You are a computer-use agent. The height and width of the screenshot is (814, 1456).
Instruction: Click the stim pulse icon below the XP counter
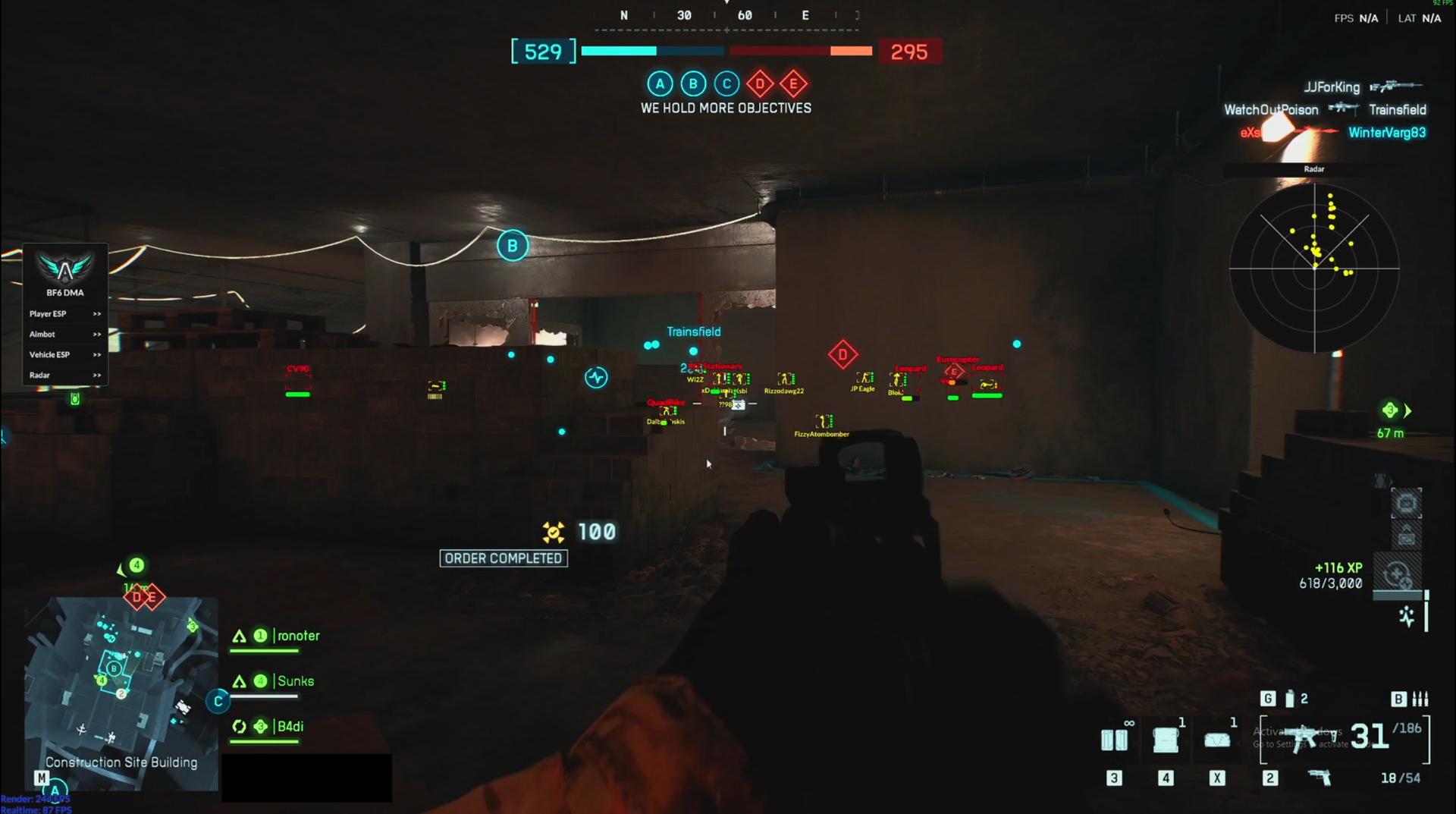[x=1408, y=617]
